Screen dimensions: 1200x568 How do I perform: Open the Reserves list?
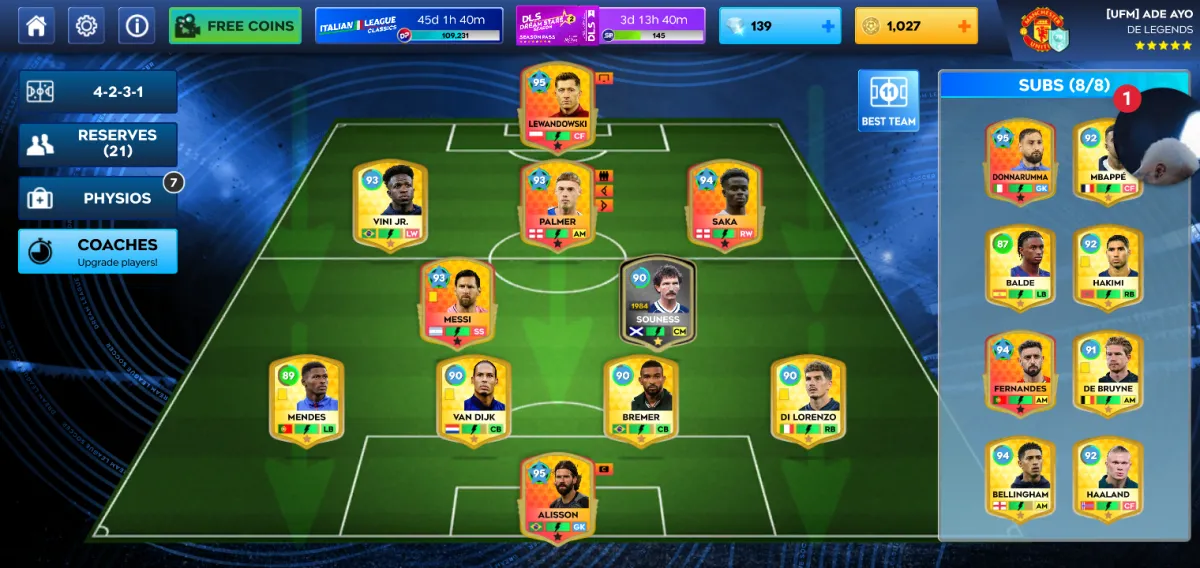[x=98, y=144]
